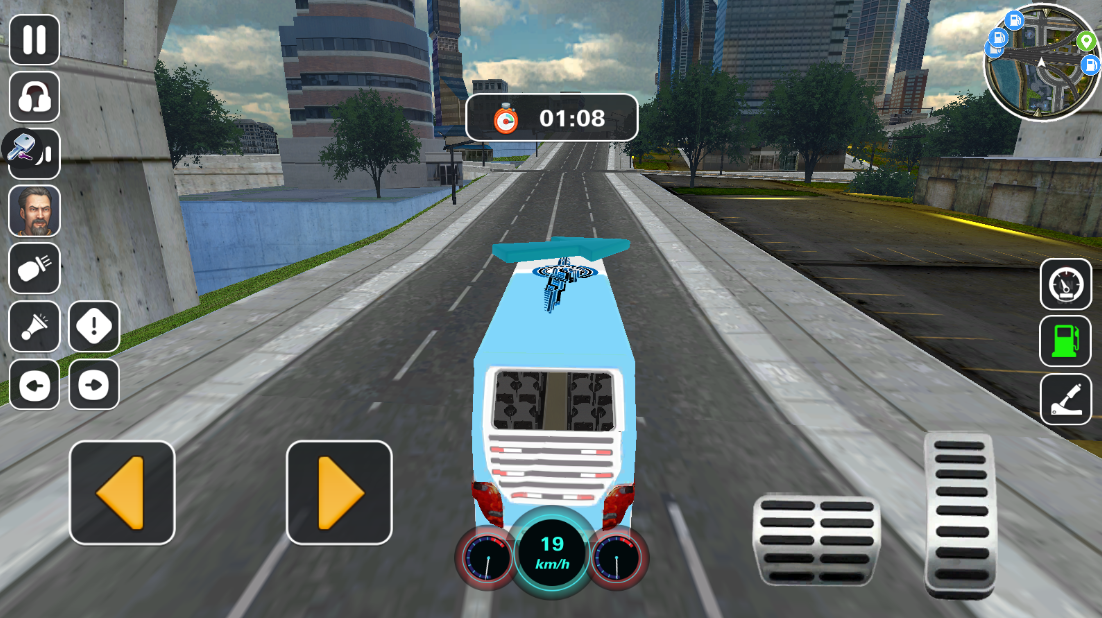
Task: Activate the hazard warning button
Action: click(x=94, y=327)
